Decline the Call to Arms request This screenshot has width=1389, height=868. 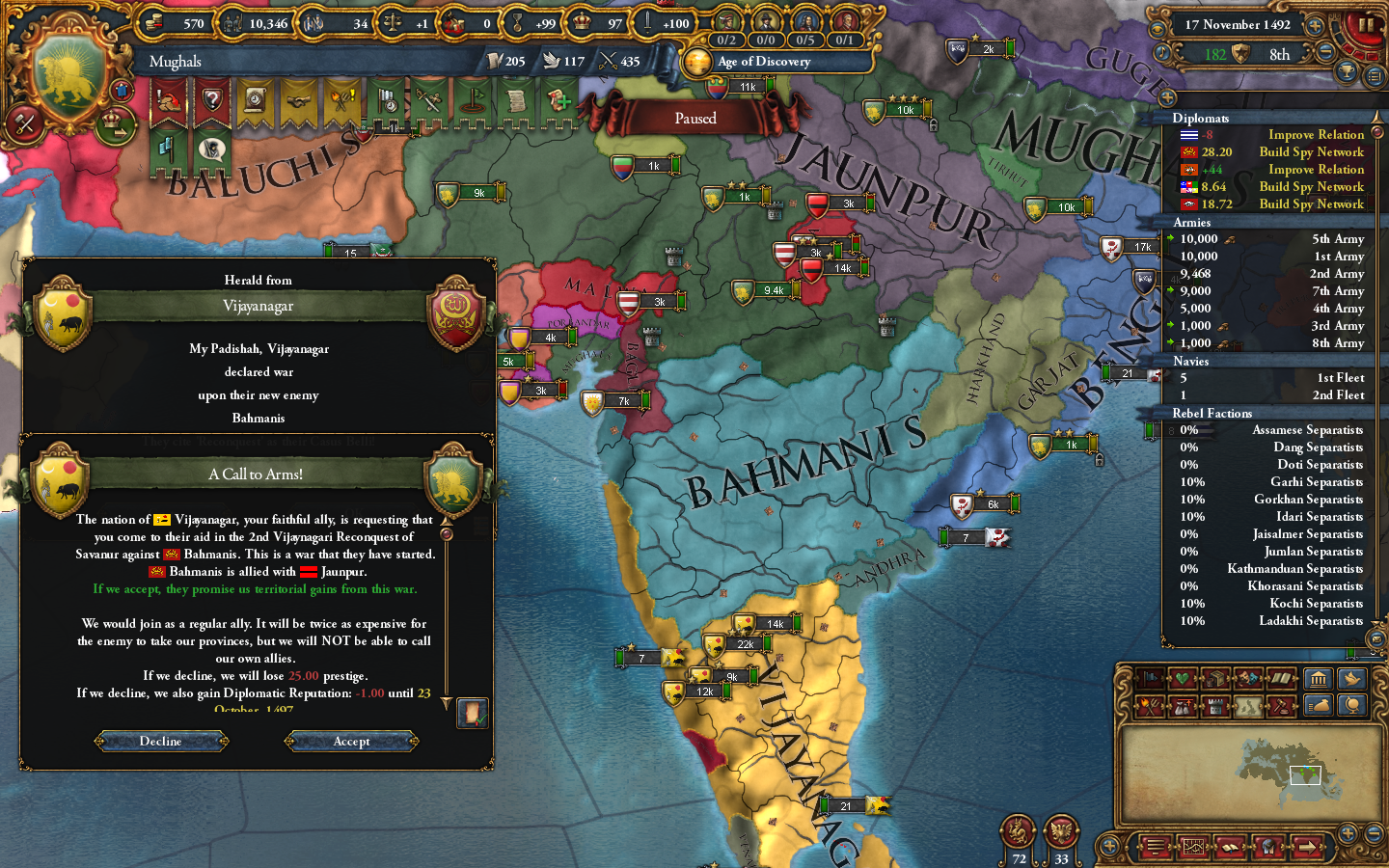pos(161,741)
